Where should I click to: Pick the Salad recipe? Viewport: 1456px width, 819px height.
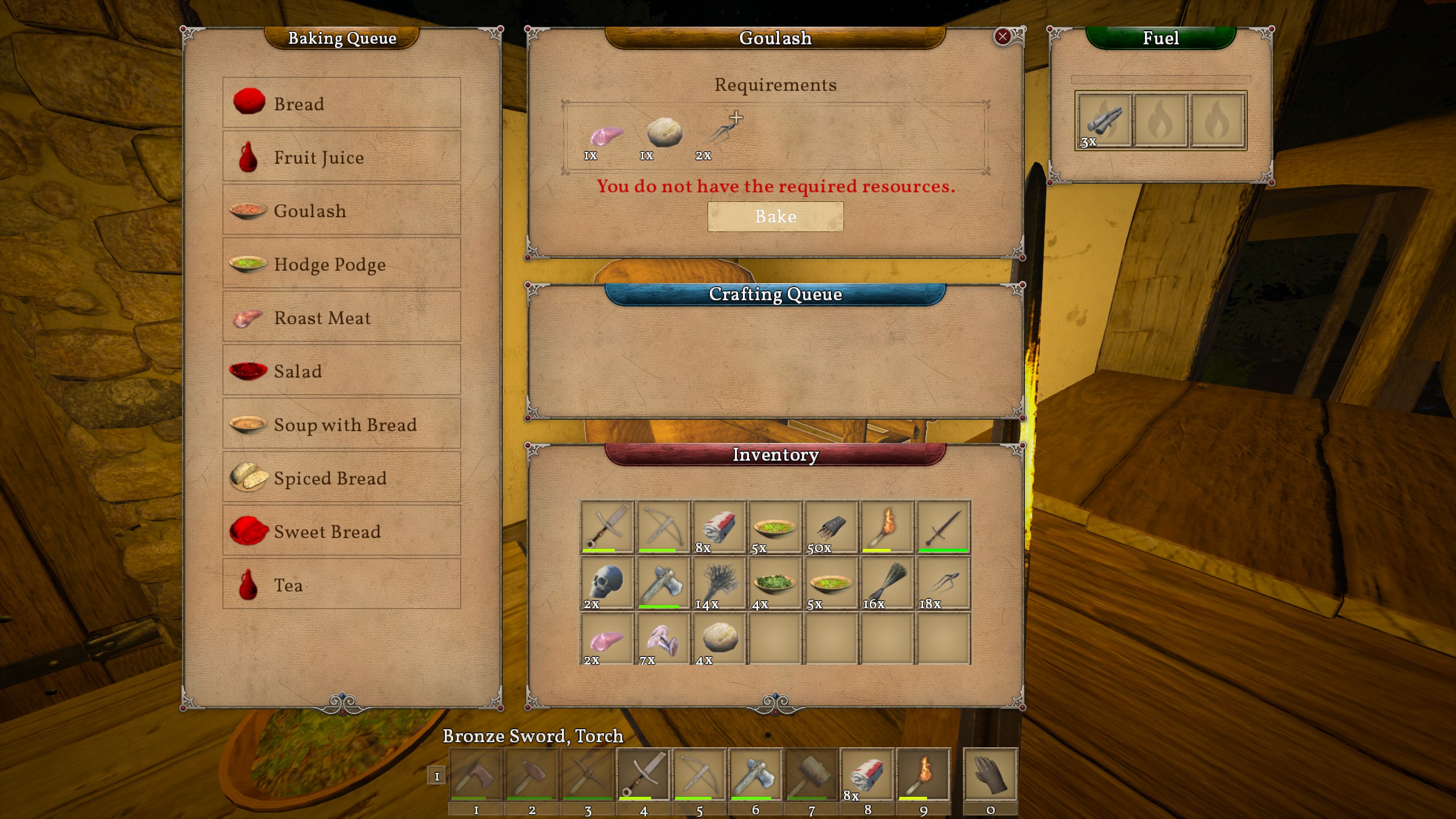point(341,370)
